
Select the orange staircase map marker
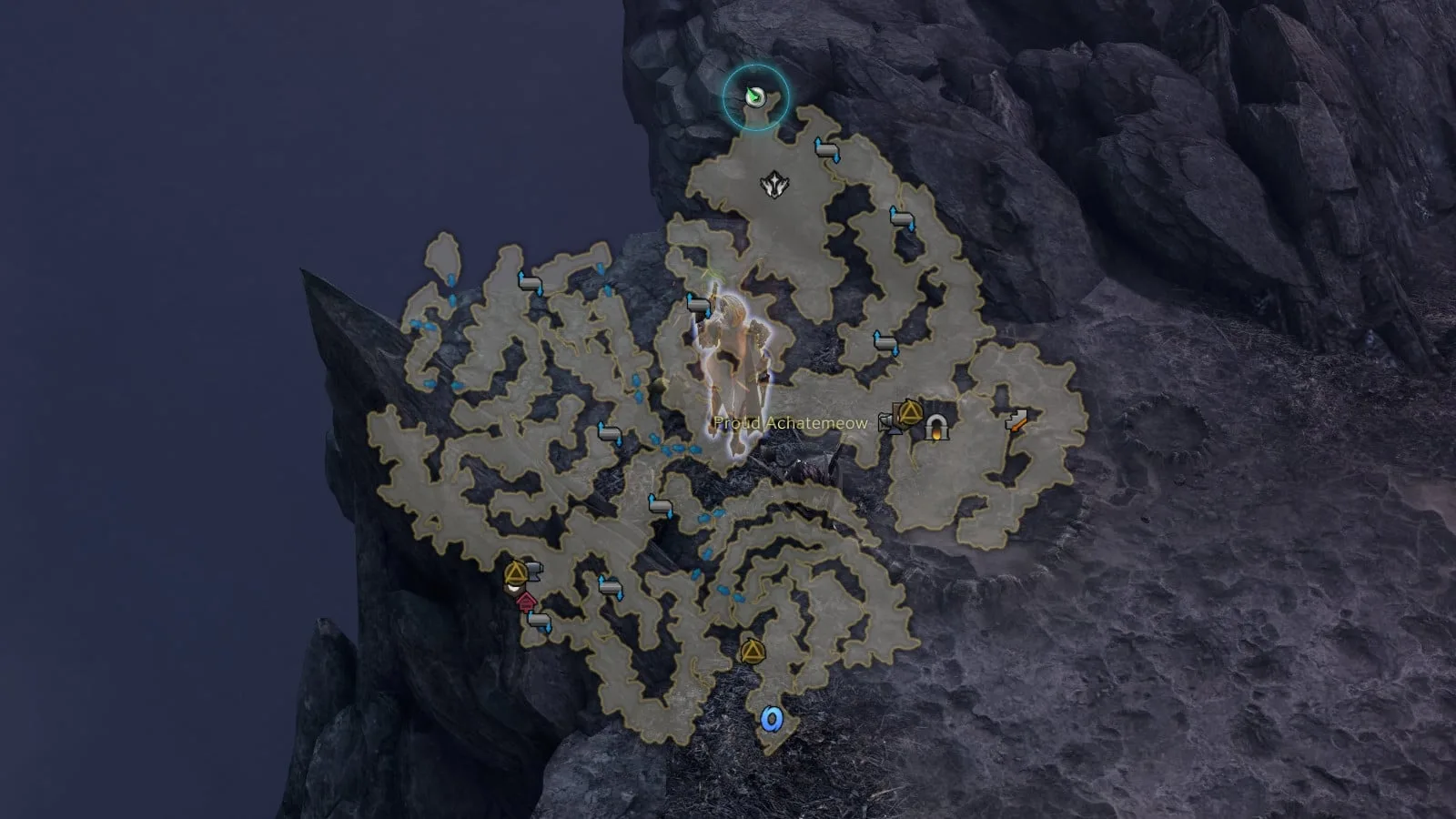1018,420
